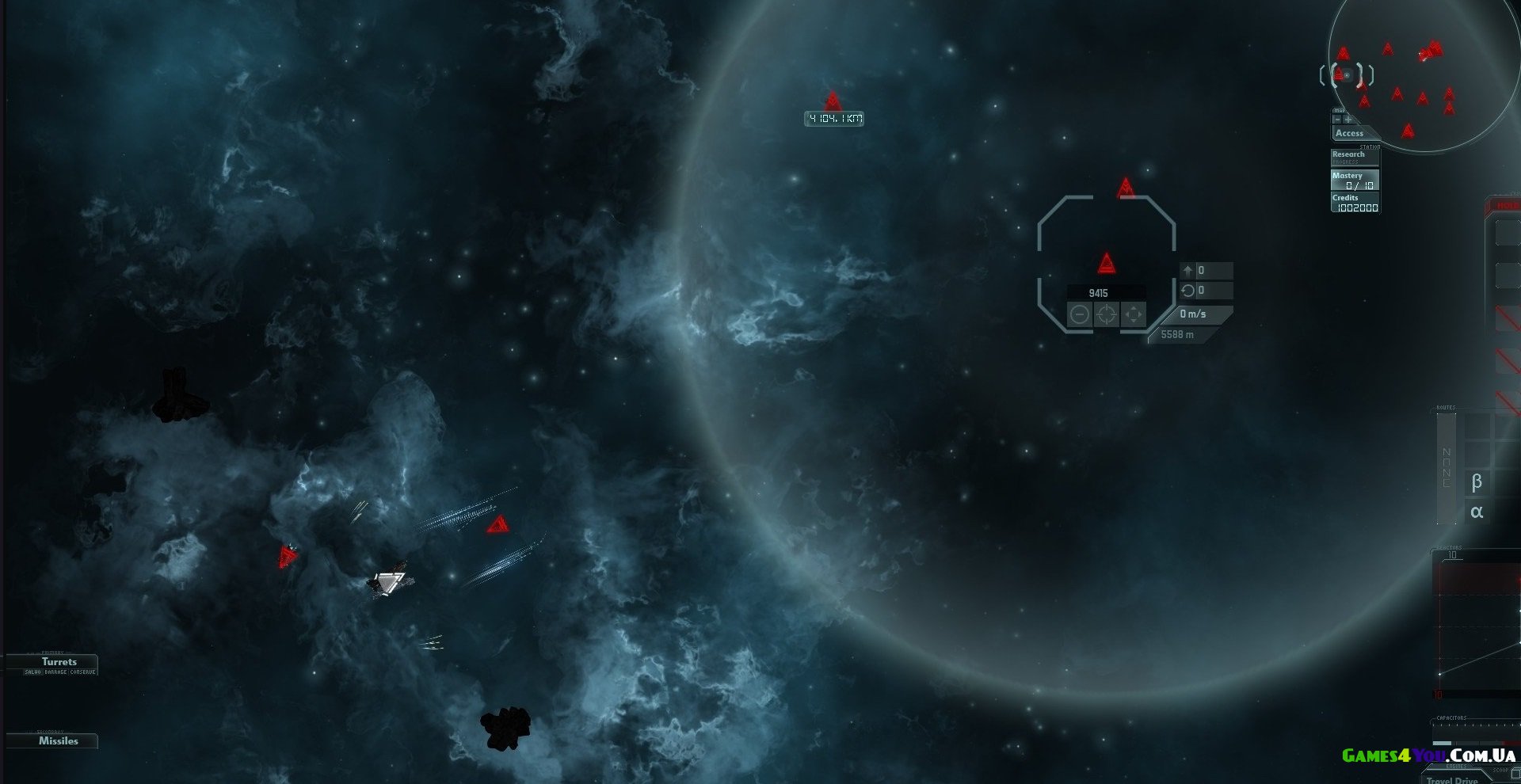Zoom out the map with minus button
This screenshot has height=784, width=1521.
click(x=1337, y=120)
